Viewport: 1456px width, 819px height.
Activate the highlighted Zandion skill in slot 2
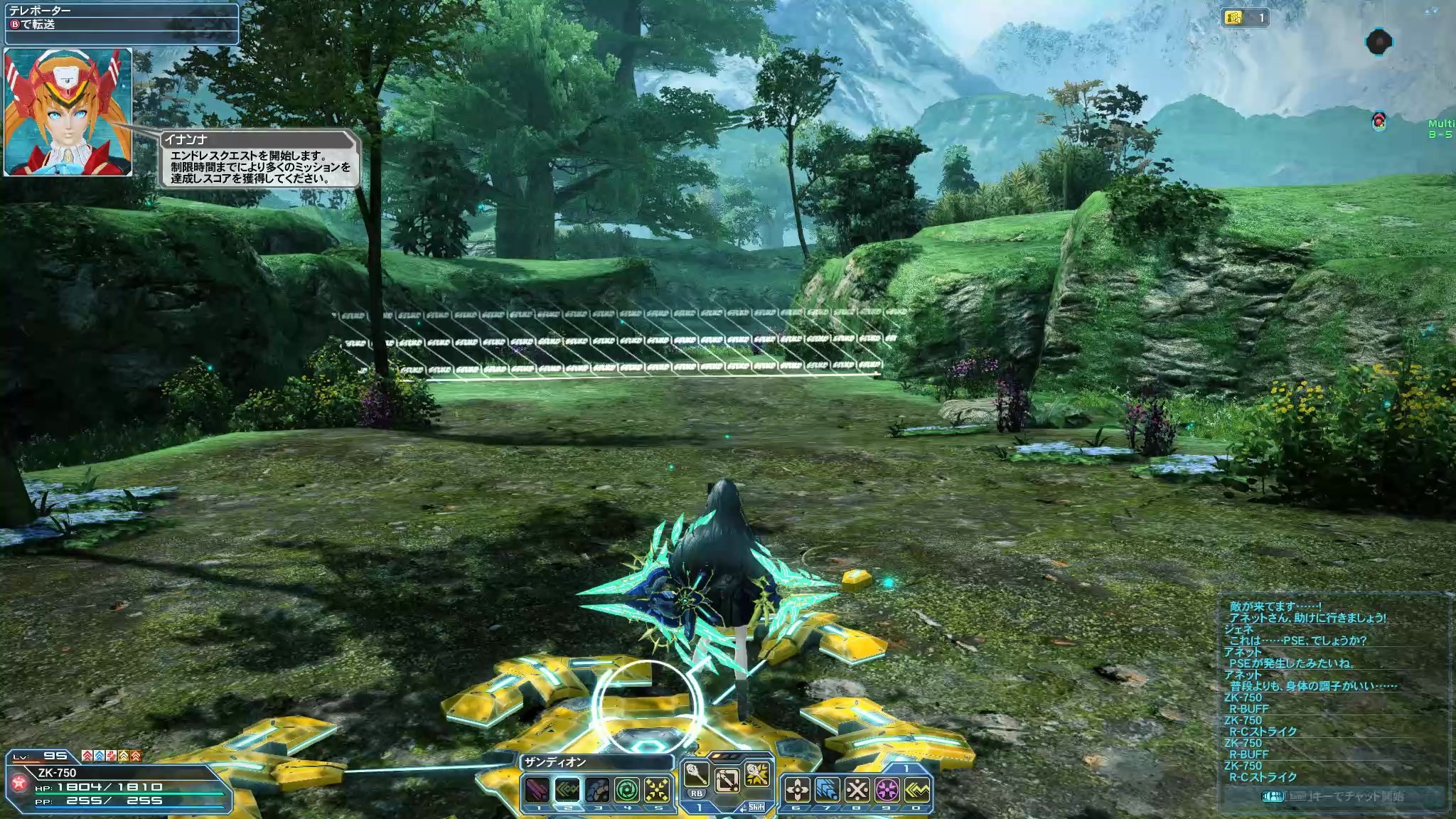(x=567, y=790)
